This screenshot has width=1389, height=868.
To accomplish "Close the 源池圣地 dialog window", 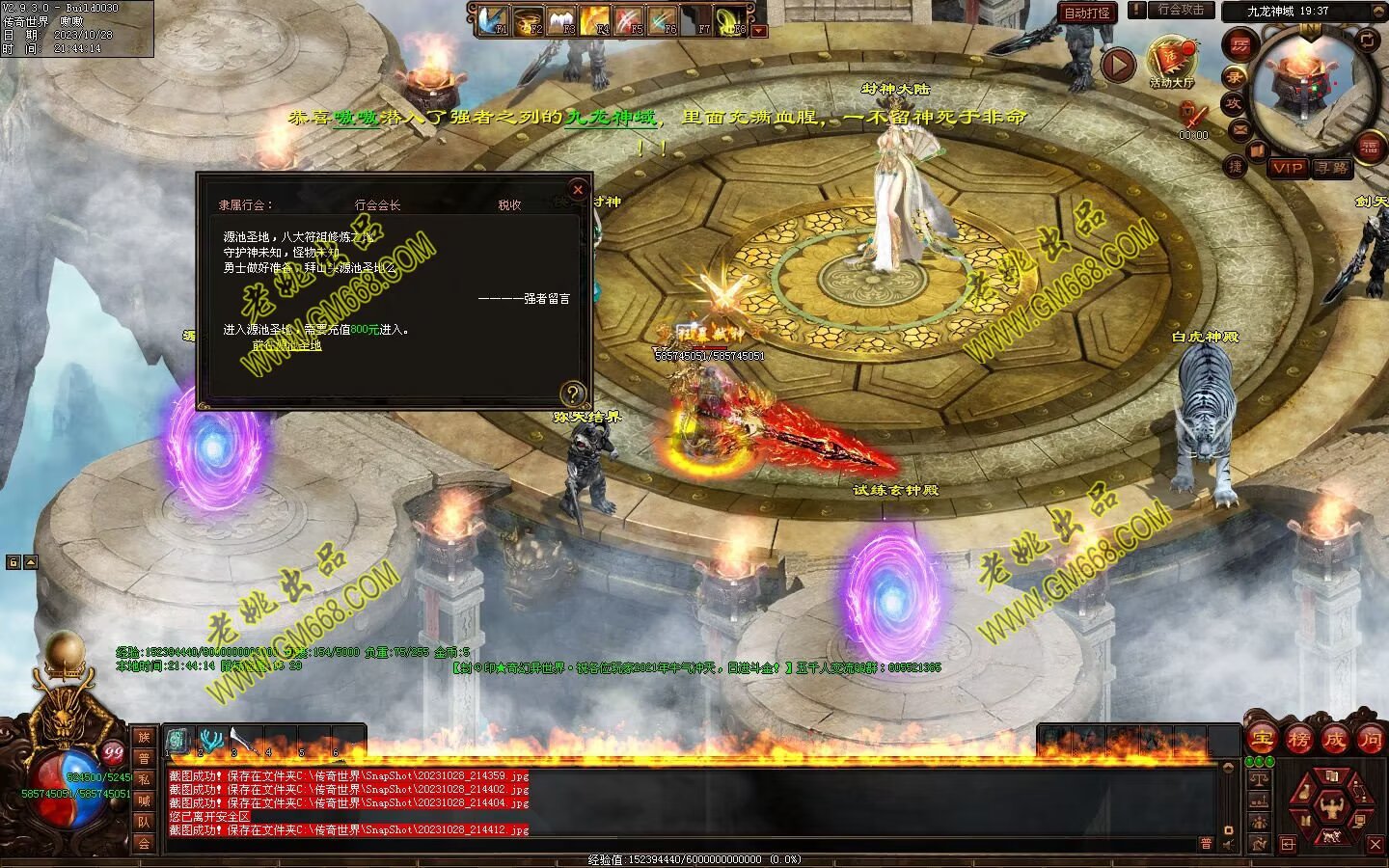I will tap(578, 190).
